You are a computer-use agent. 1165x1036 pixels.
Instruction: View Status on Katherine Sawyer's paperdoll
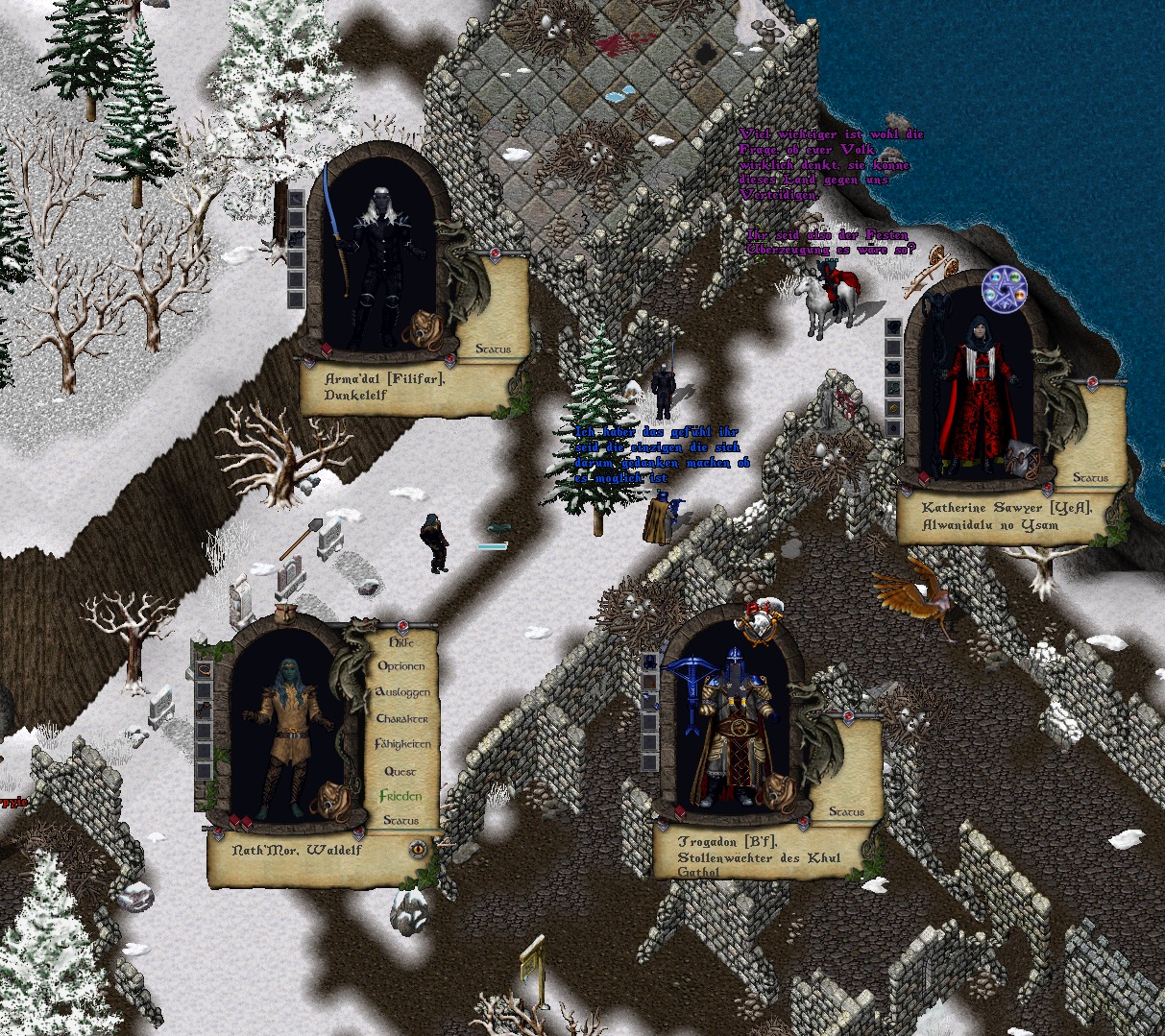click(x=1090, y=478)
